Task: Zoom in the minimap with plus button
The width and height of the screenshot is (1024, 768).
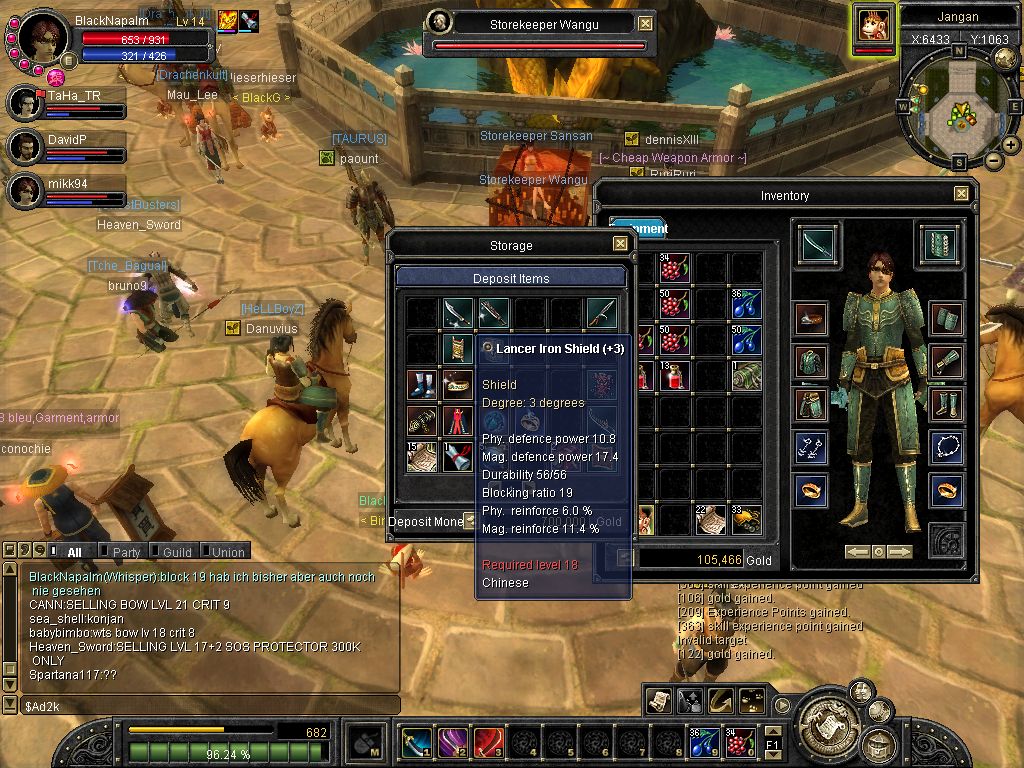Action: point(1010,146)
